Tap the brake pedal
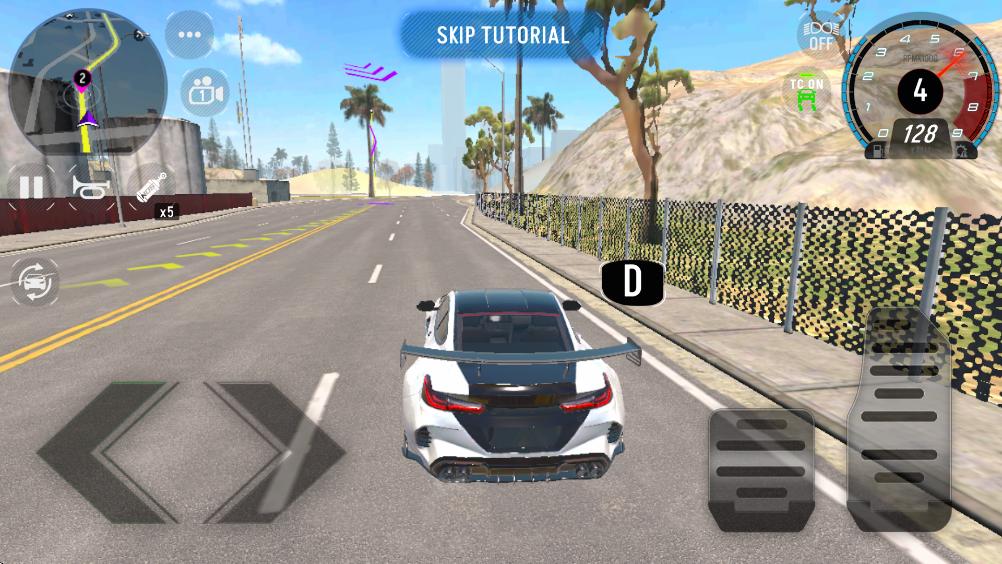Viewport: 1002px width, 564px height. (761, 468)
